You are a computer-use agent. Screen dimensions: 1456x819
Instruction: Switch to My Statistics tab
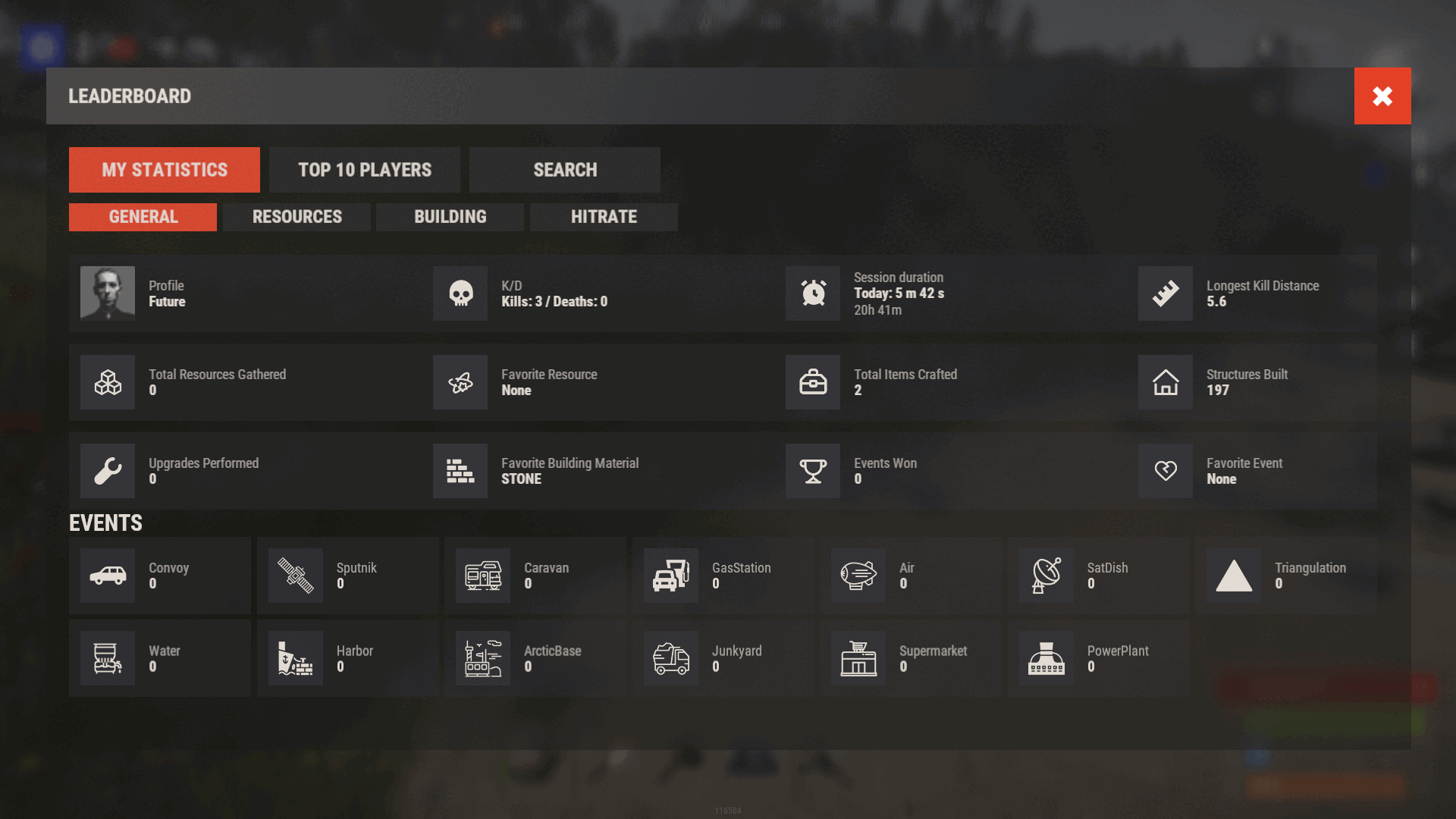[x=164, y=170]
